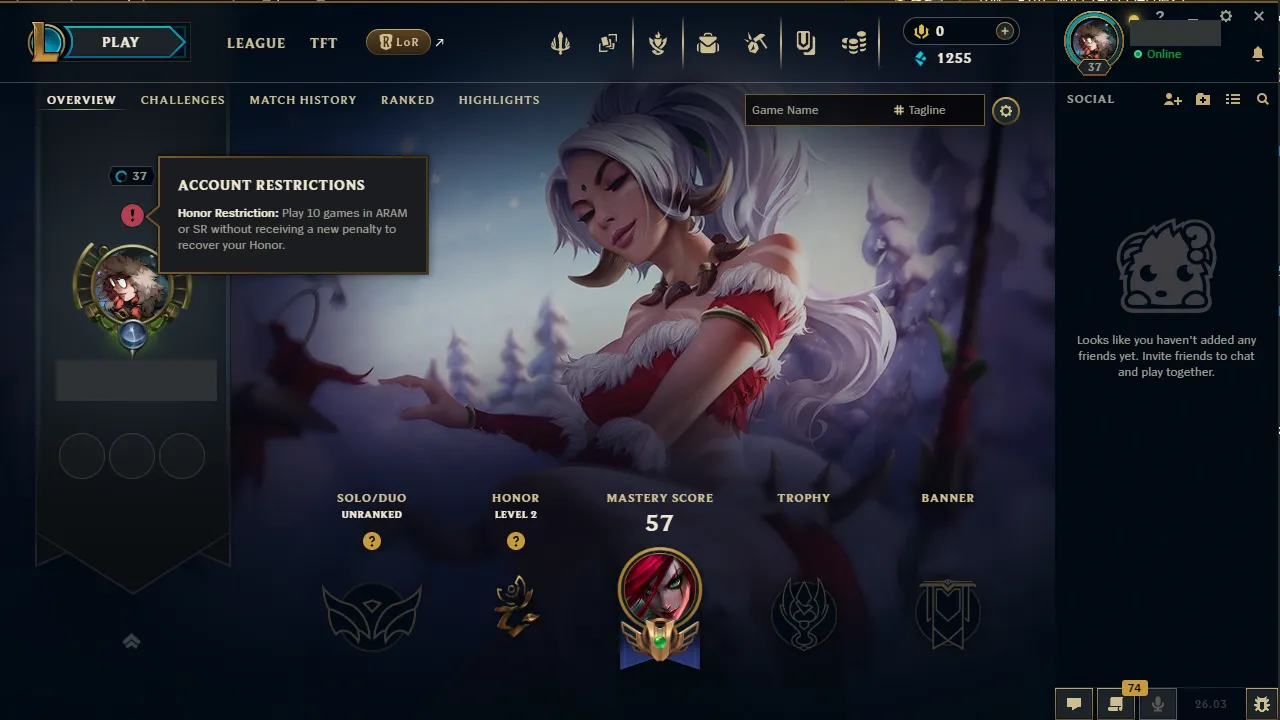Open chat with the speech bubble icon

click(1073, 704)
